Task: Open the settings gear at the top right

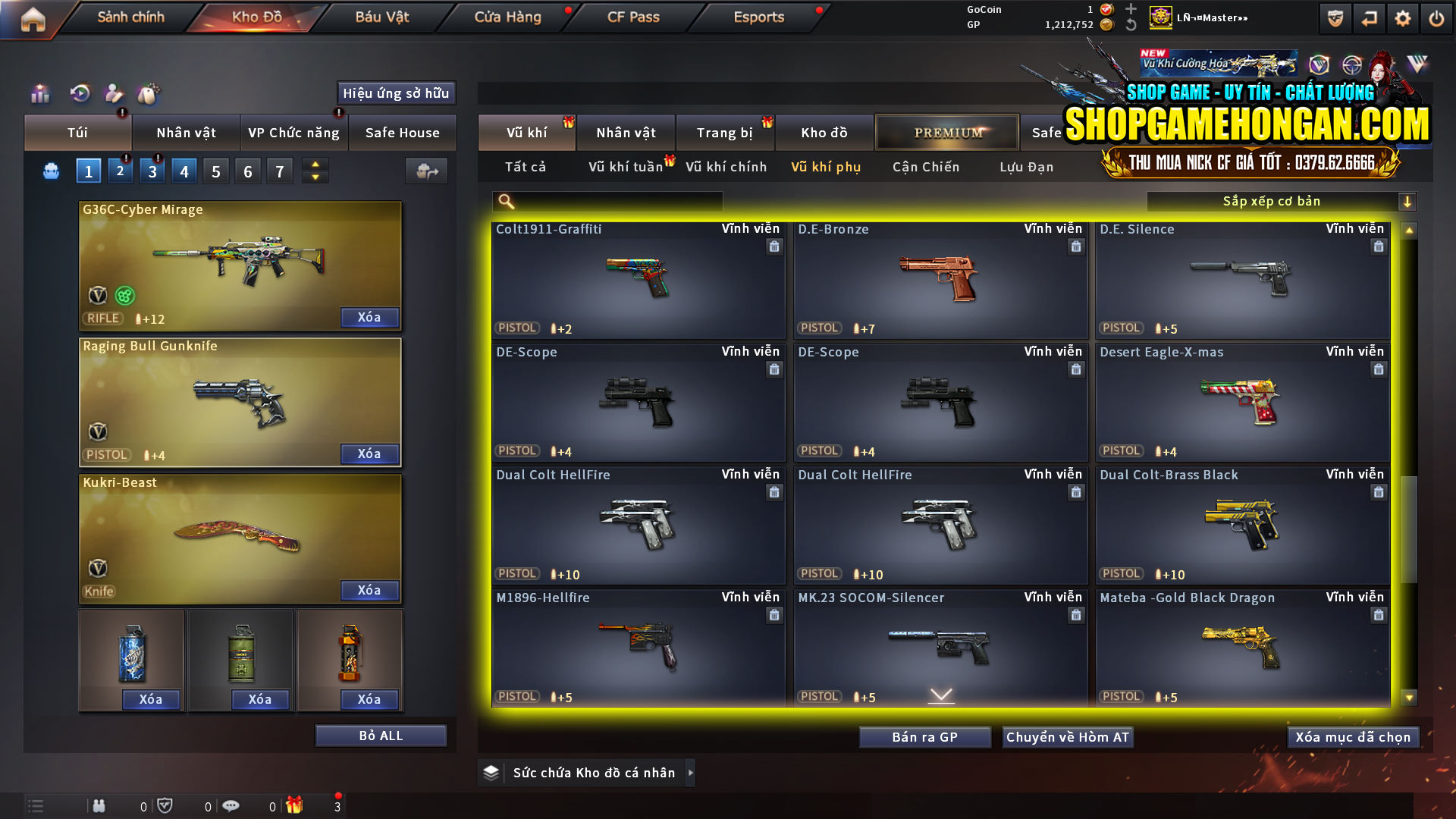Action: click(x=1404, y=17)
